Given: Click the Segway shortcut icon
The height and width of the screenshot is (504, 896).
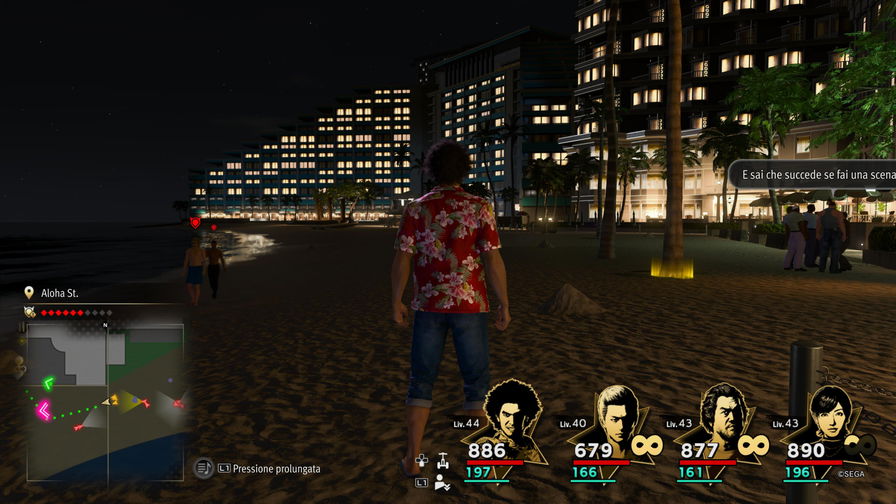Looking at the screenshot, I should pyautogui.click(x=441, y=461).
